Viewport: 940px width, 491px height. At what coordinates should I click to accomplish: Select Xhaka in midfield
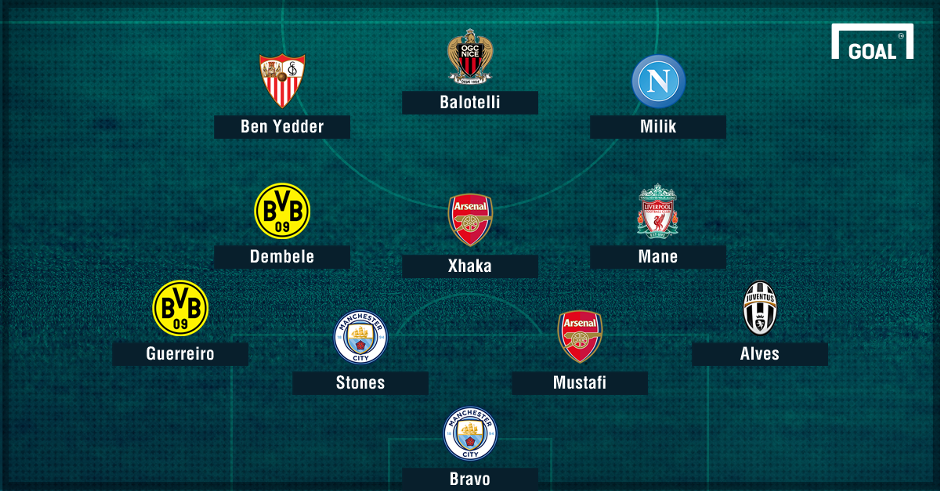(x=470, y=266)
